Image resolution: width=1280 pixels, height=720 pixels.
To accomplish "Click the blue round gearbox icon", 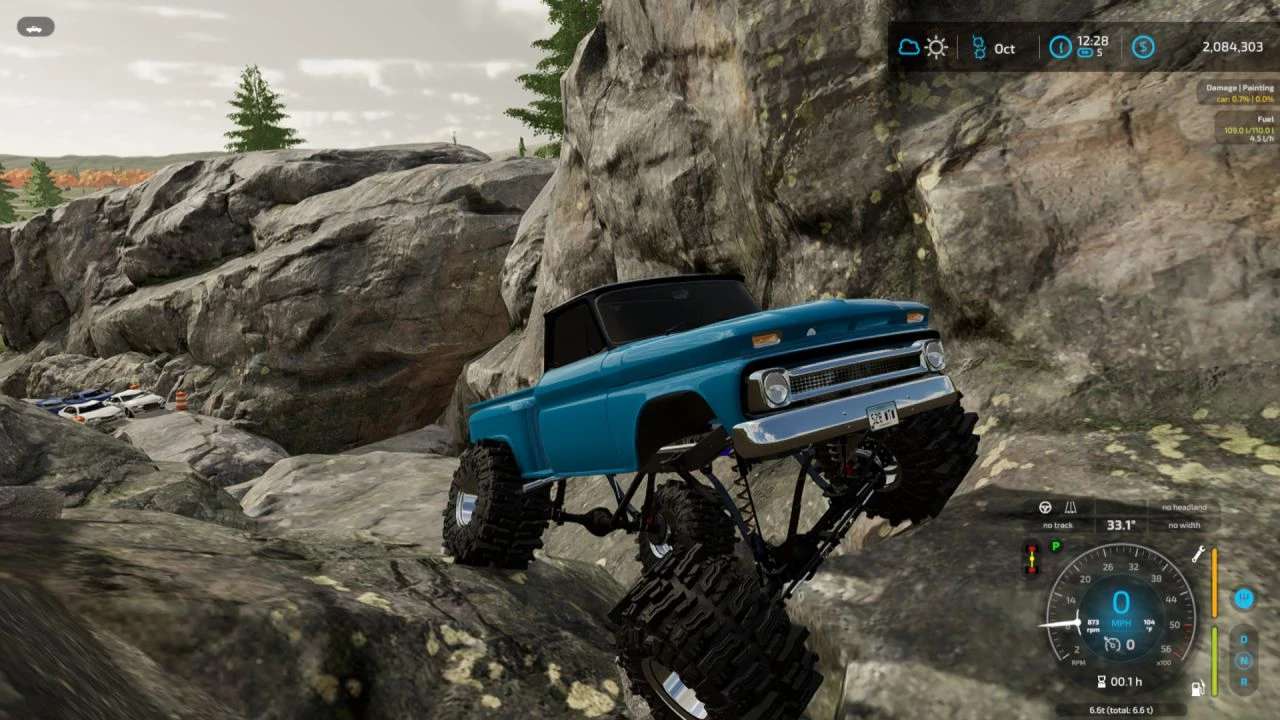I will pos(1244,598).
